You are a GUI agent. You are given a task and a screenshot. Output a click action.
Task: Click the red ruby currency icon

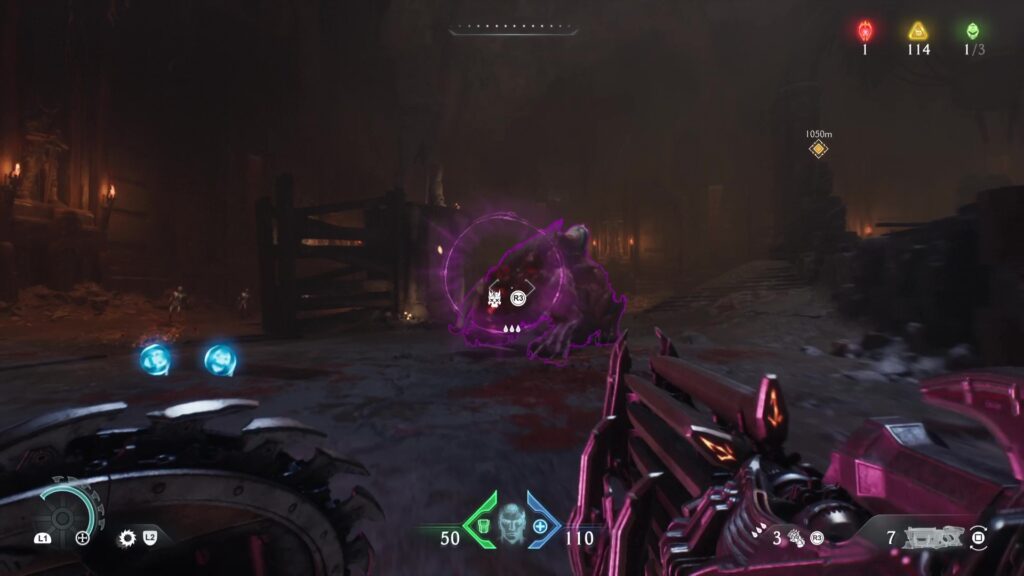pyautogui.click(x=865, y=31)
